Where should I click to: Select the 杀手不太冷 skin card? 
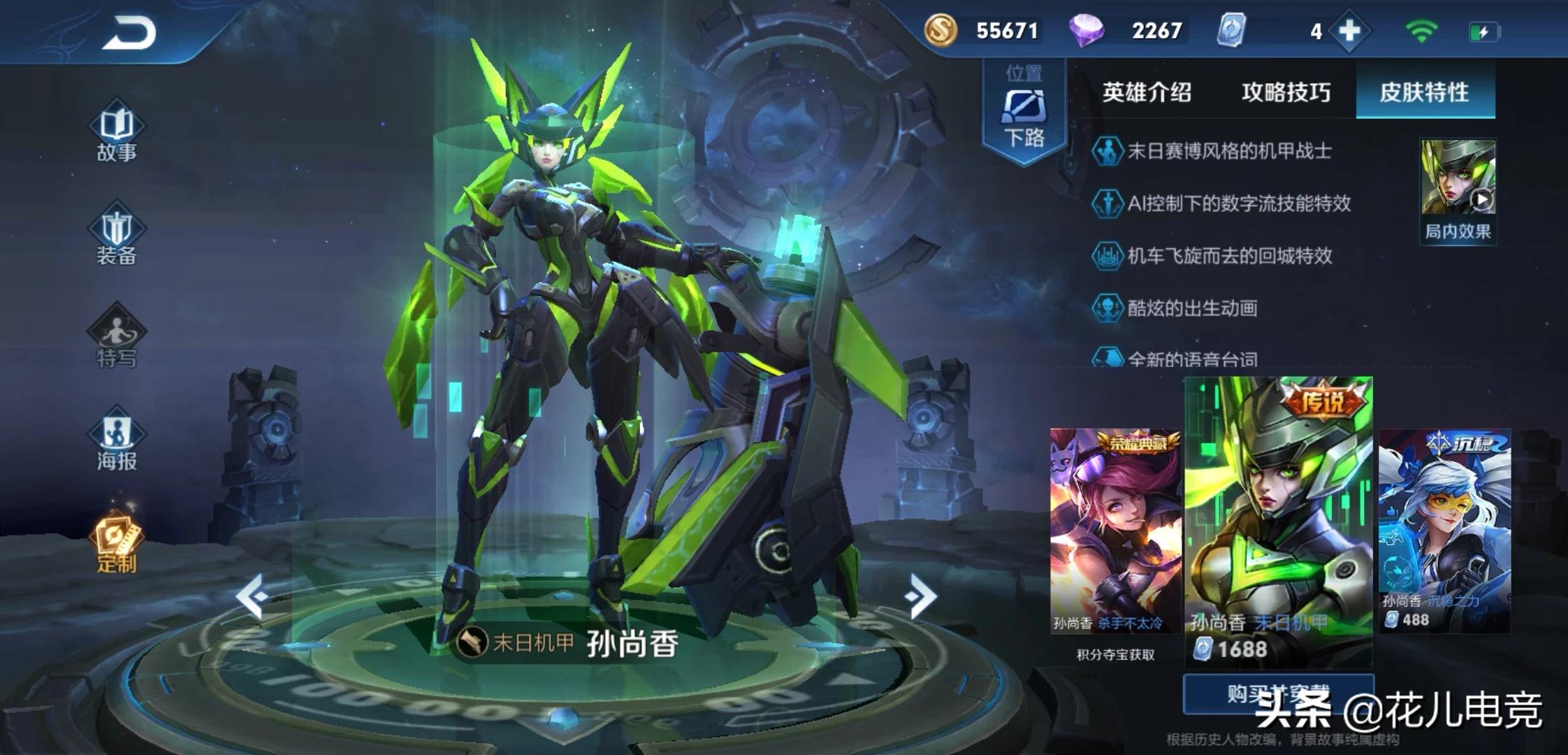[x=1114, y=531]
